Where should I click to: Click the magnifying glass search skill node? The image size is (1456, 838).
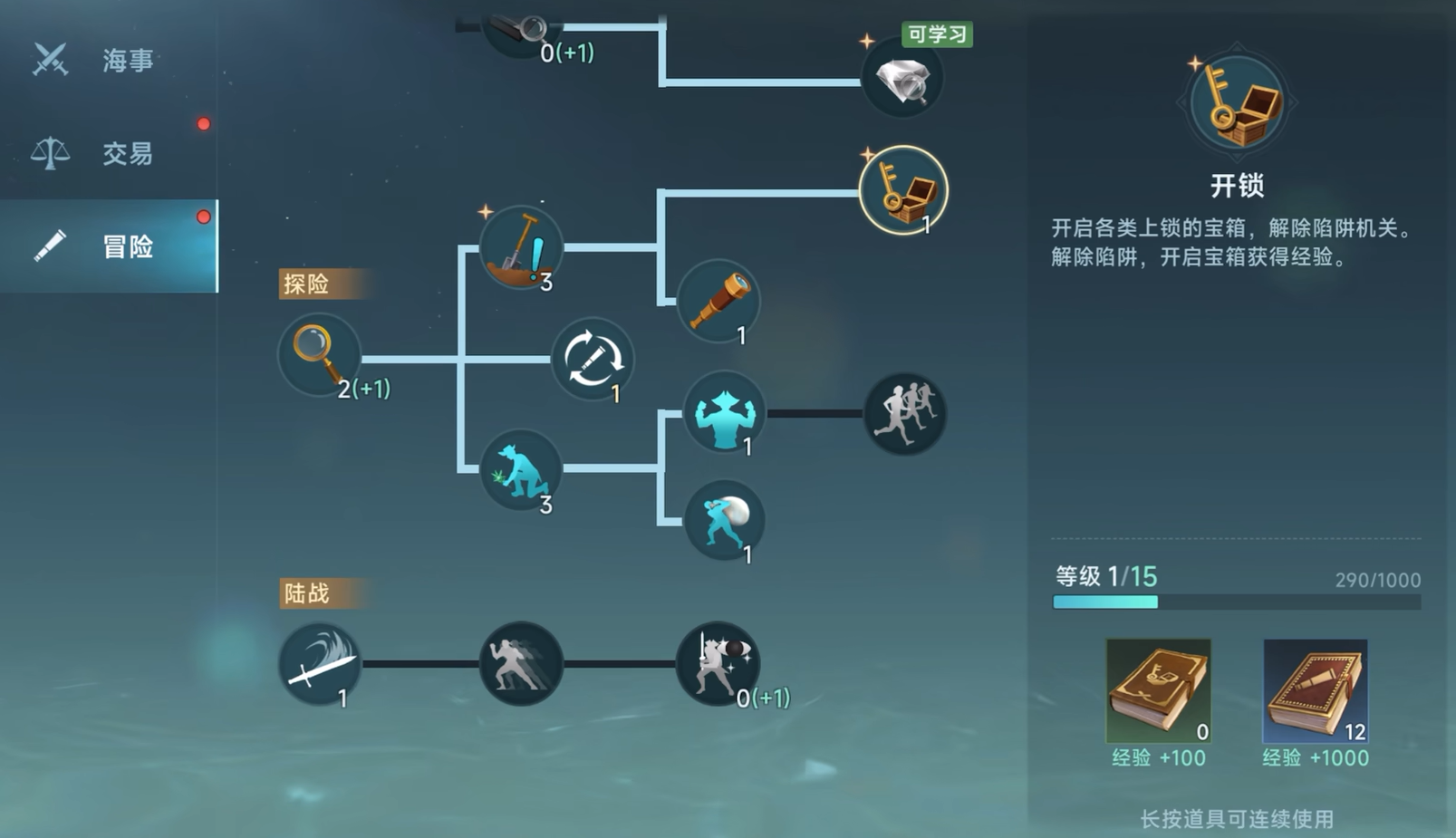point(319,354)
